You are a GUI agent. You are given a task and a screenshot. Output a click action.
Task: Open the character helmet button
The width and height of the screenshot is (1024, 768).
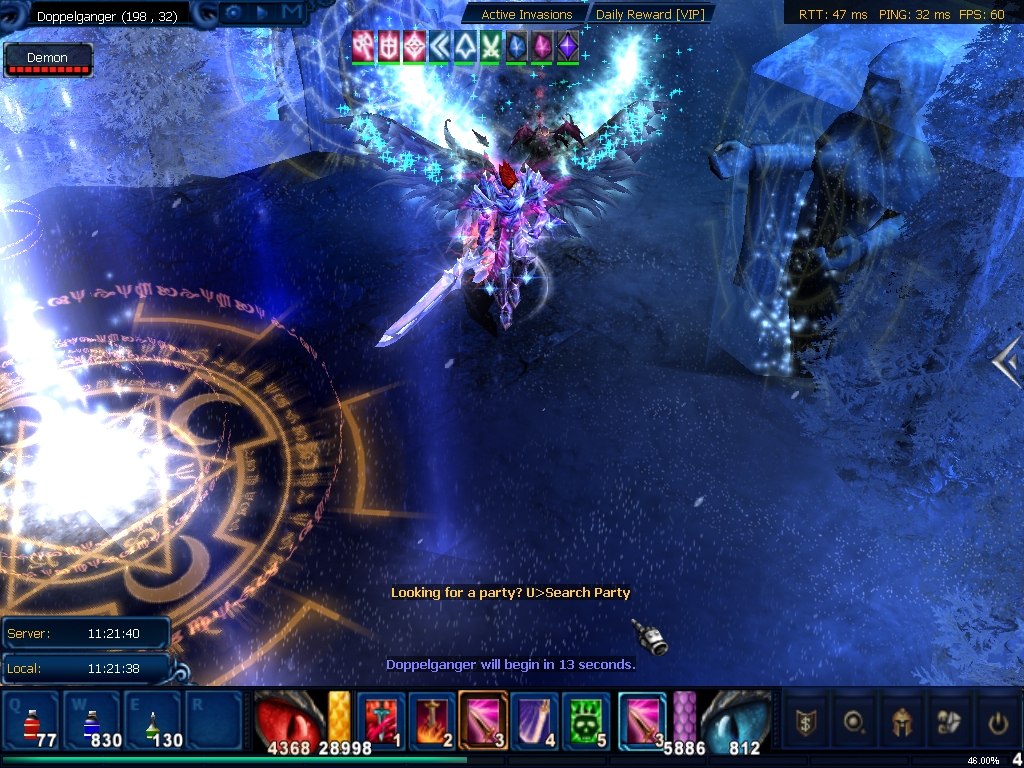tap(901, 721)
